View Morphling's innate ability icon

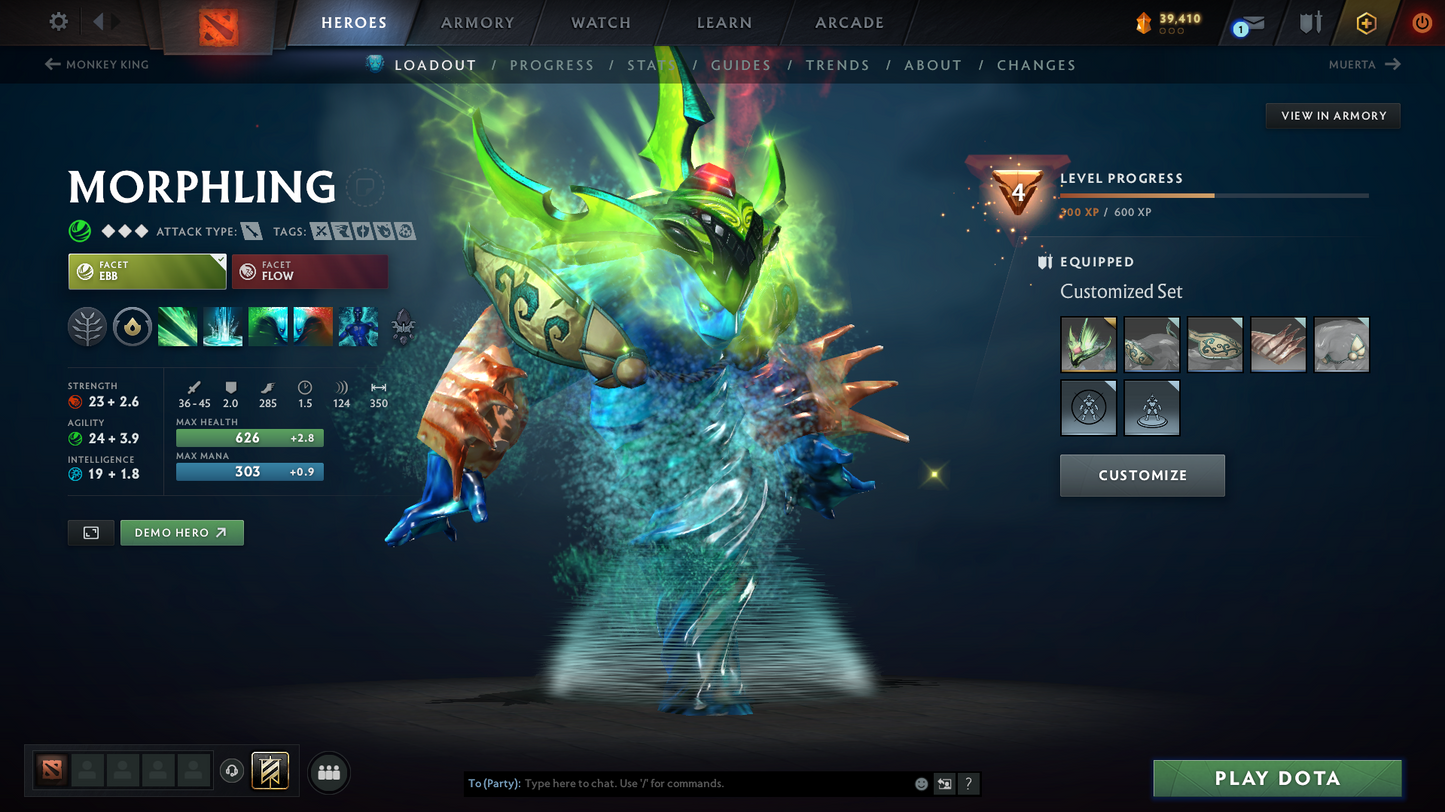[x=132, y=326]
